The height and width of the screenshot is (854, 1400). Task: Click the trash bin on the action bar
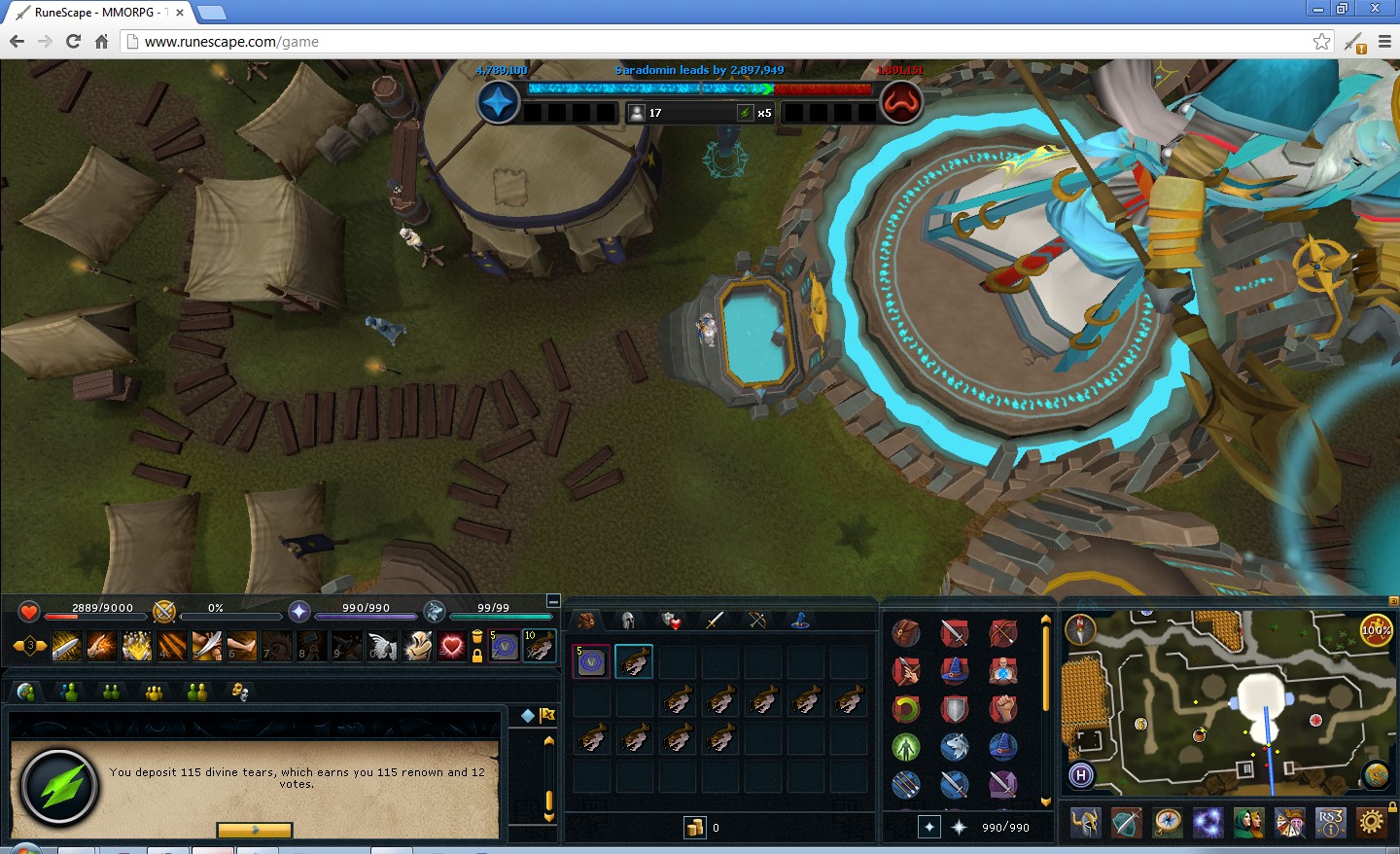pyautogui.click(x=478, y=638)
